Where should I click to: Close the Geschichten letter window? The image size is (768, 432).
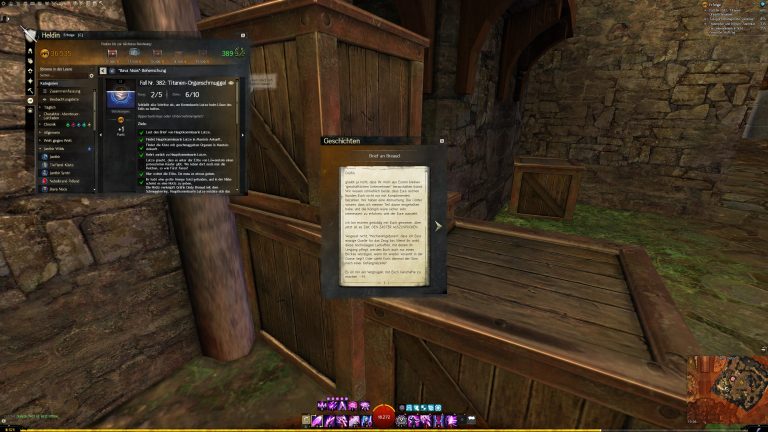click(x=440, y=142)
